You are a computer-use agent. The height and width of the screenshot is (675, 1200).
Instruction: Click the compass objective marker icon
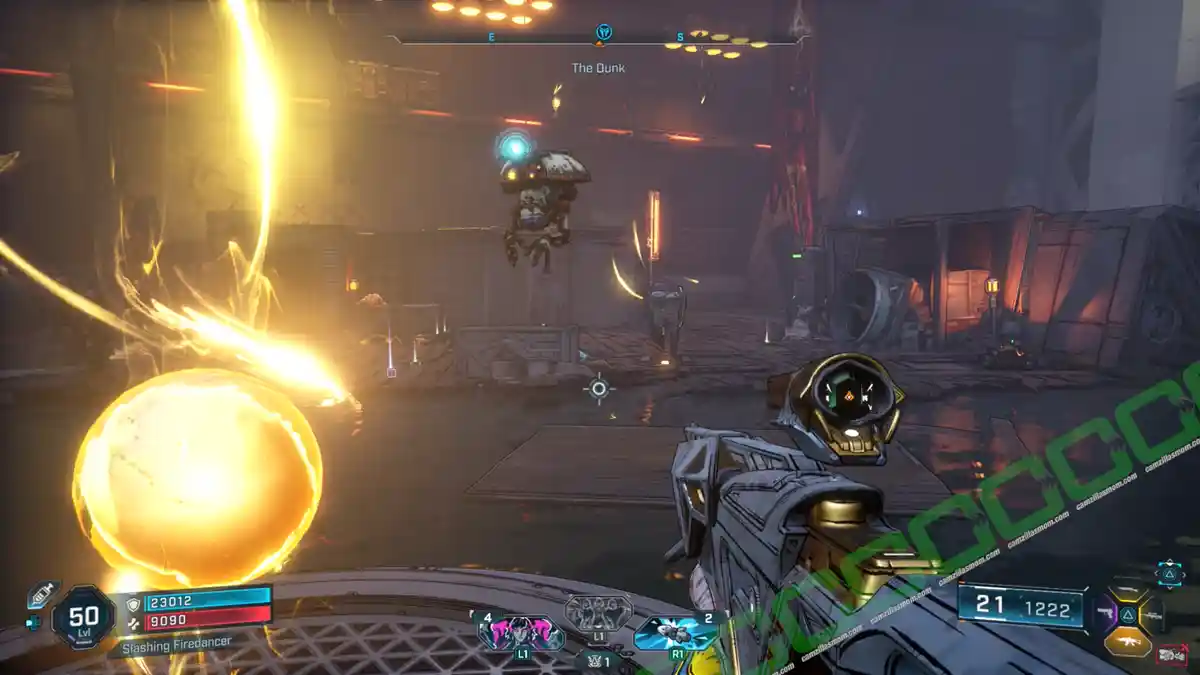603,33
